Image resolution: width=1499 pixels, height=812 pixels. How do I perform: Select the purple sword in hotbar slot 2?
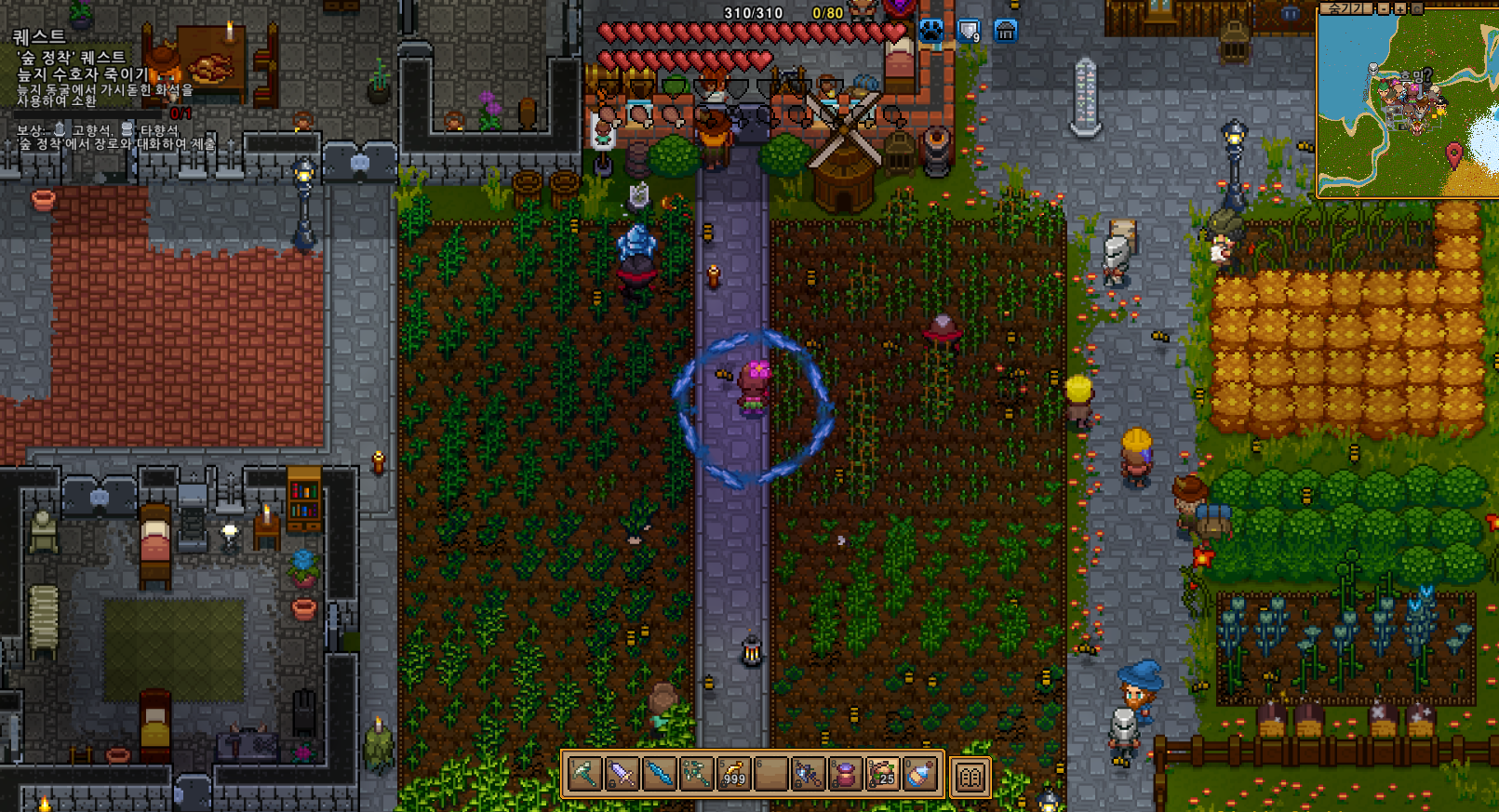(x=622, y=773)
